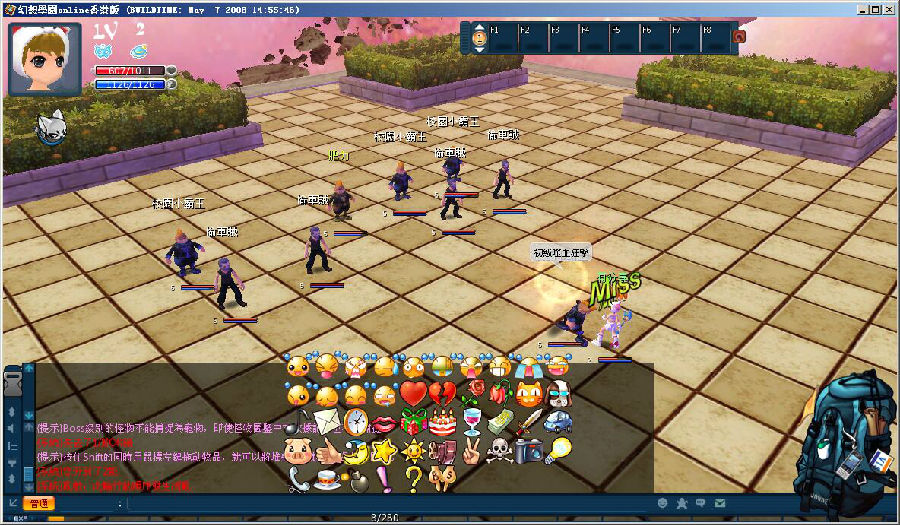Select the F8 hotkey slot
This screenshot has height=525, width=900.
[715, 38]
